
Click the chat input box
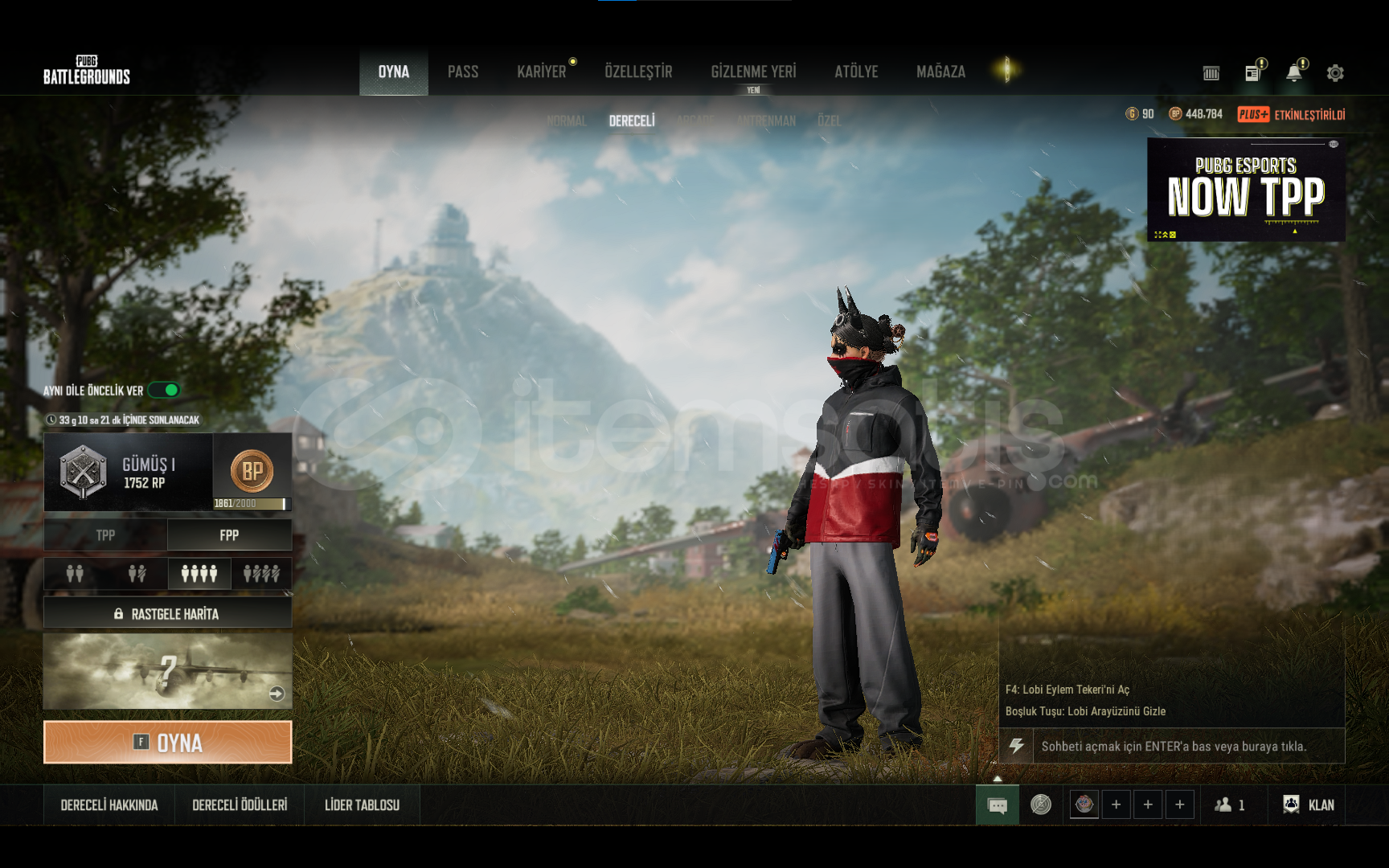tap(1174, 747)
